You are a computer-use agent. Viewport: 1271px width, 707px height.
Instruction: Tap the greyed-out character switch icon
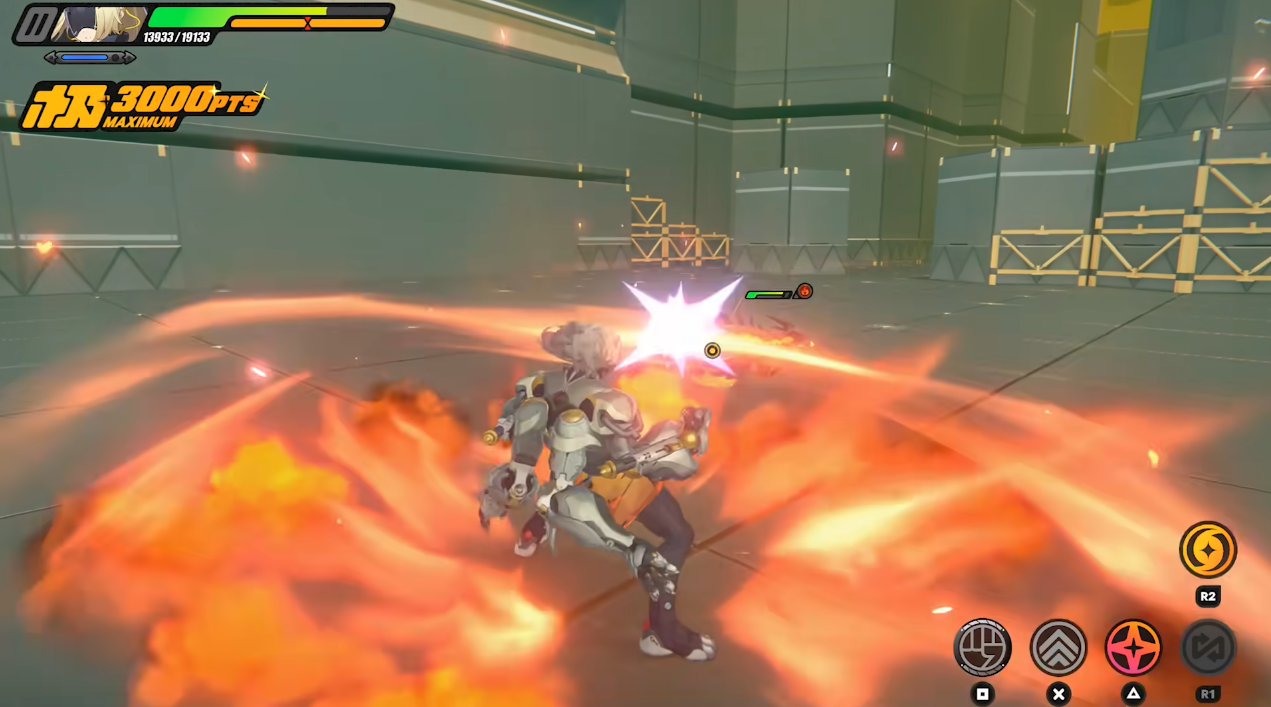pyautogui.click(x=1207, y=647)
